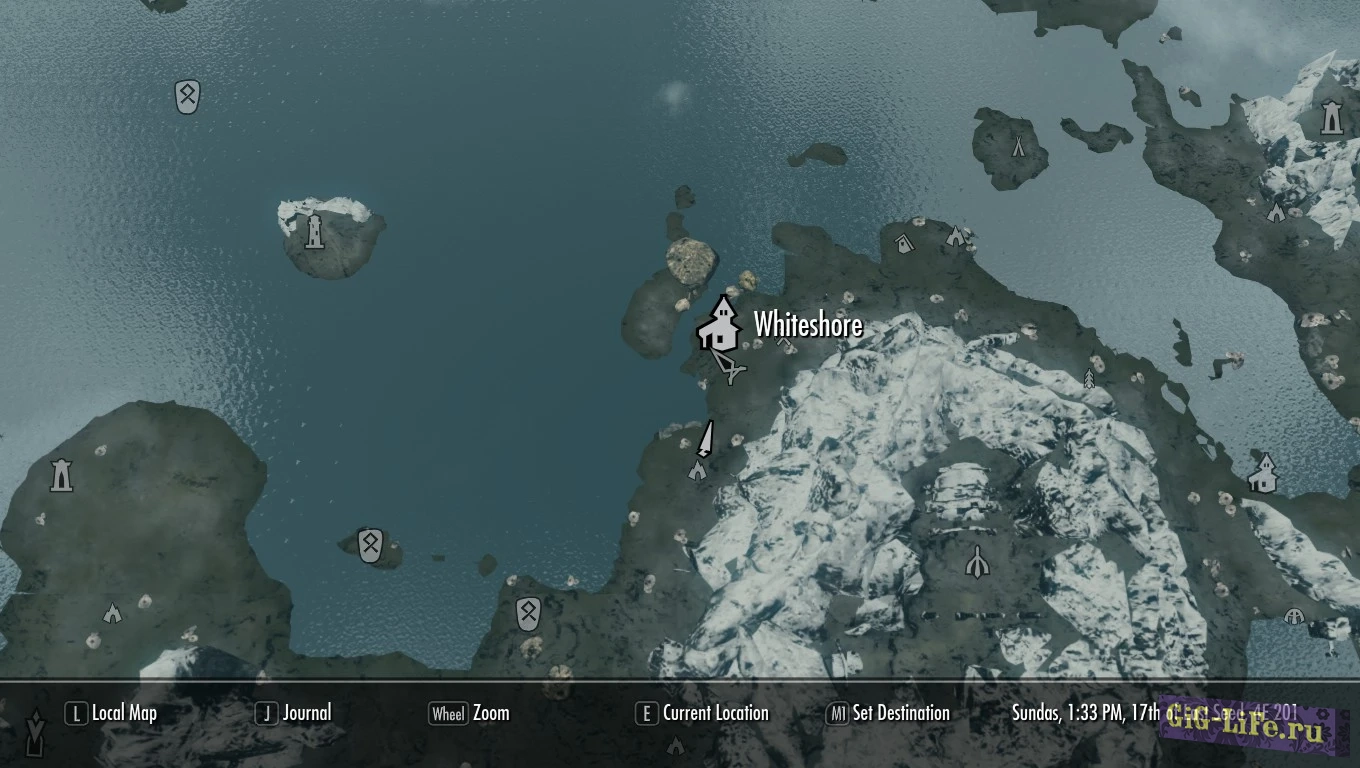Open the Local Map
The height and width of the screenshot is (768, 1360).
pos(112,713)
